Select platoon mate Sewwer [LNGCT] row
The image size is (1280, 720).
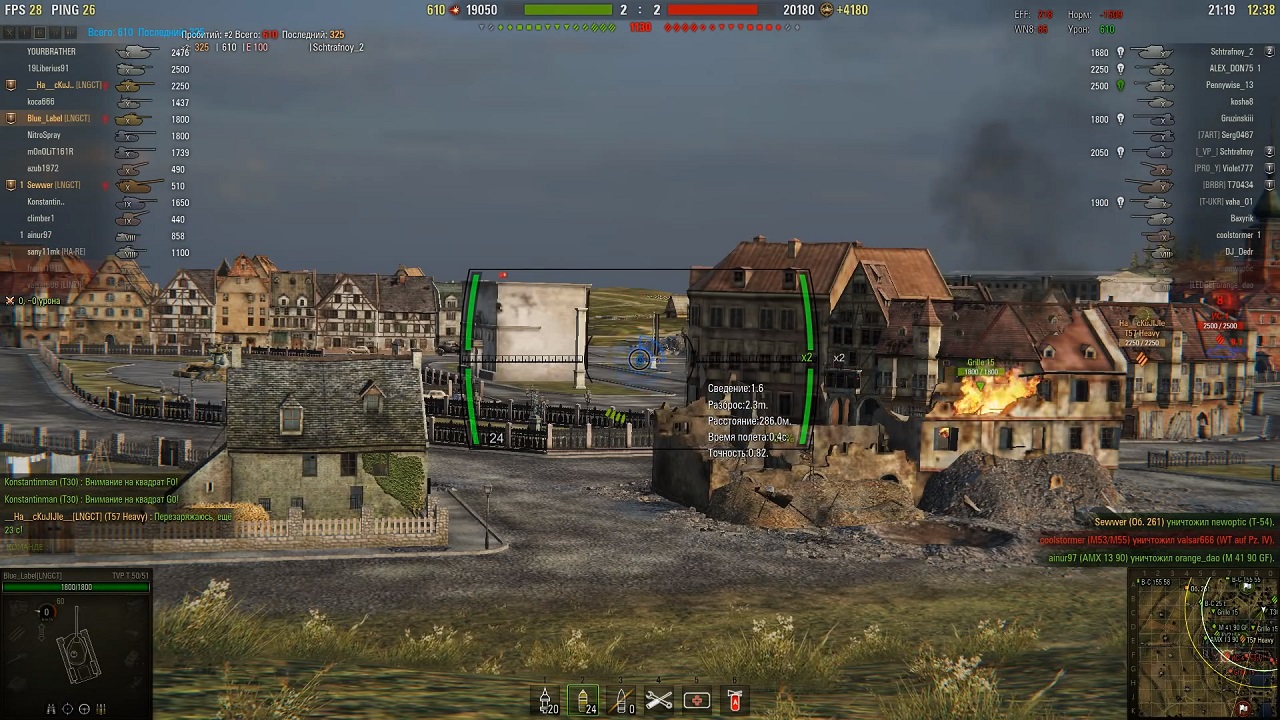(54, 185)
